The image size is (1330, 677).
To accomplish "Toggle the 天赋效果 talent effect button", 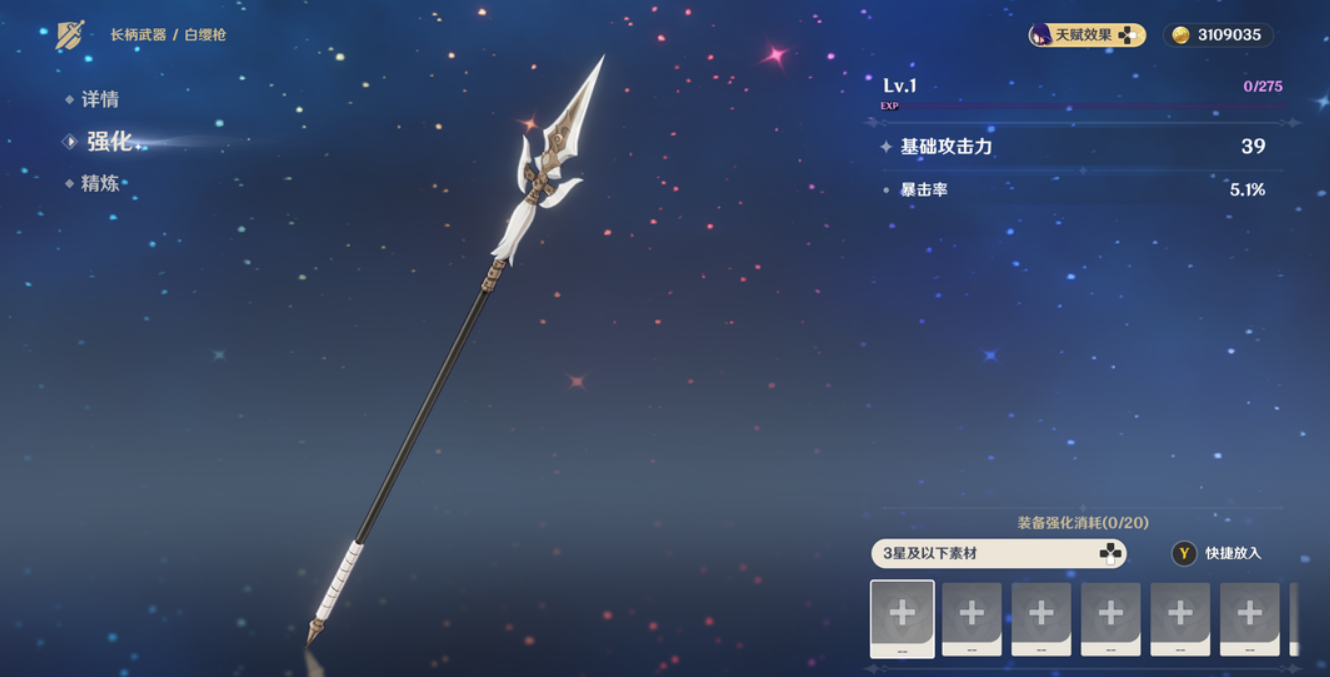I will (1087, 35).
